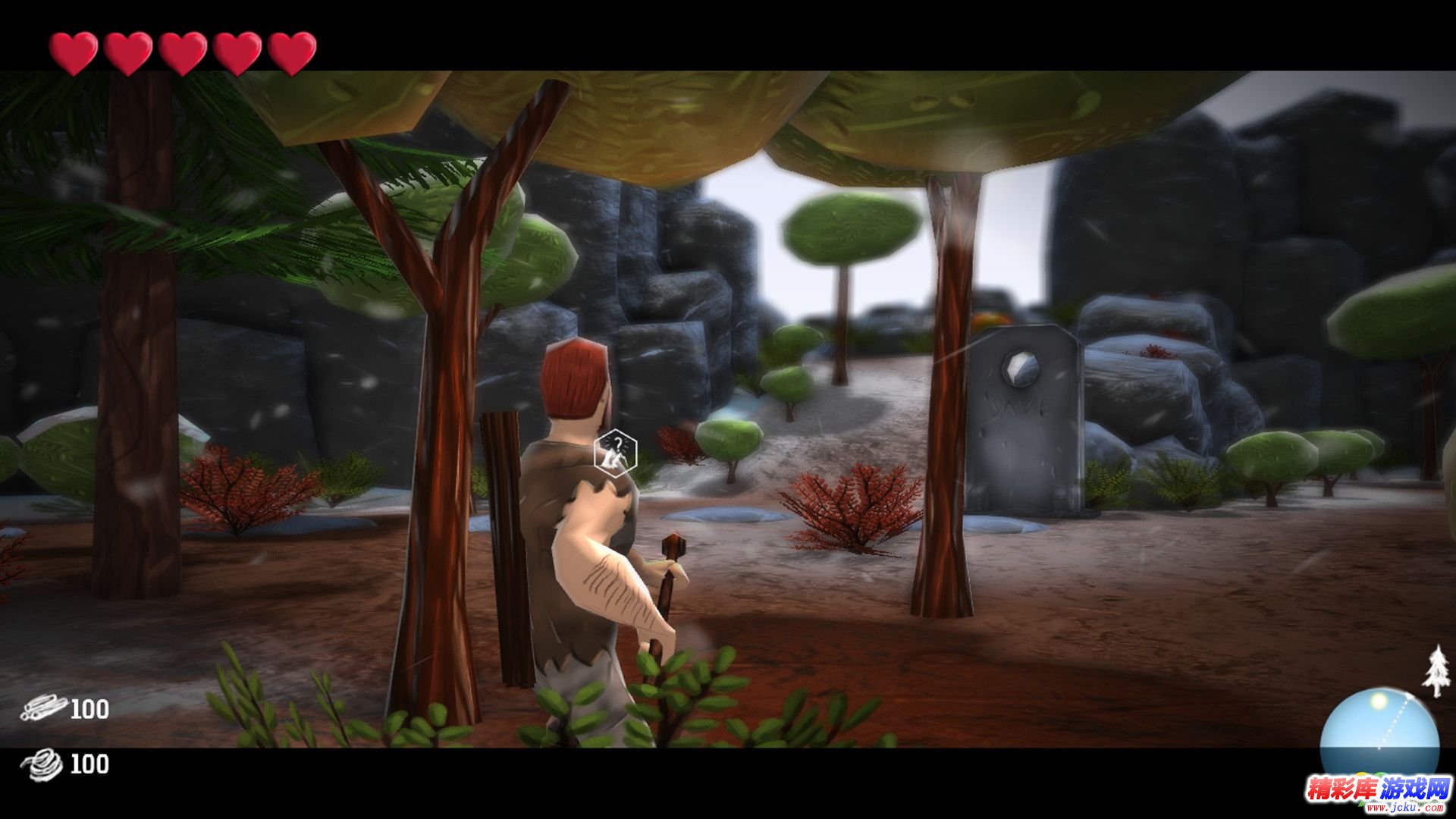Select the hexagonal question mark interaction marker

tap(615, 453)
